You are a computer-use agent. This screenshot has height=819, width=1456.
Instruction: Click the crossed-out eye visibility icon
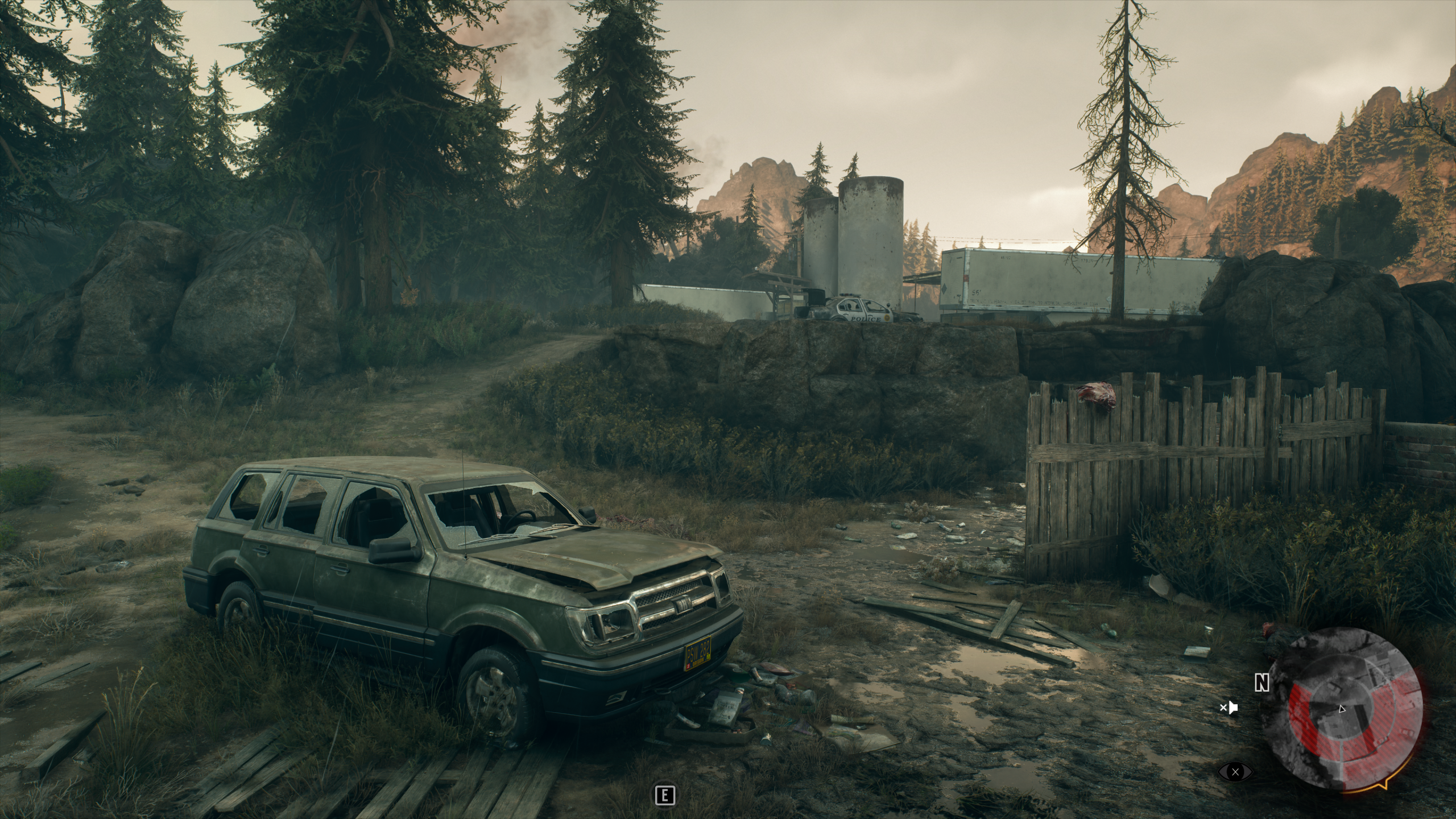coord(1235,772)
